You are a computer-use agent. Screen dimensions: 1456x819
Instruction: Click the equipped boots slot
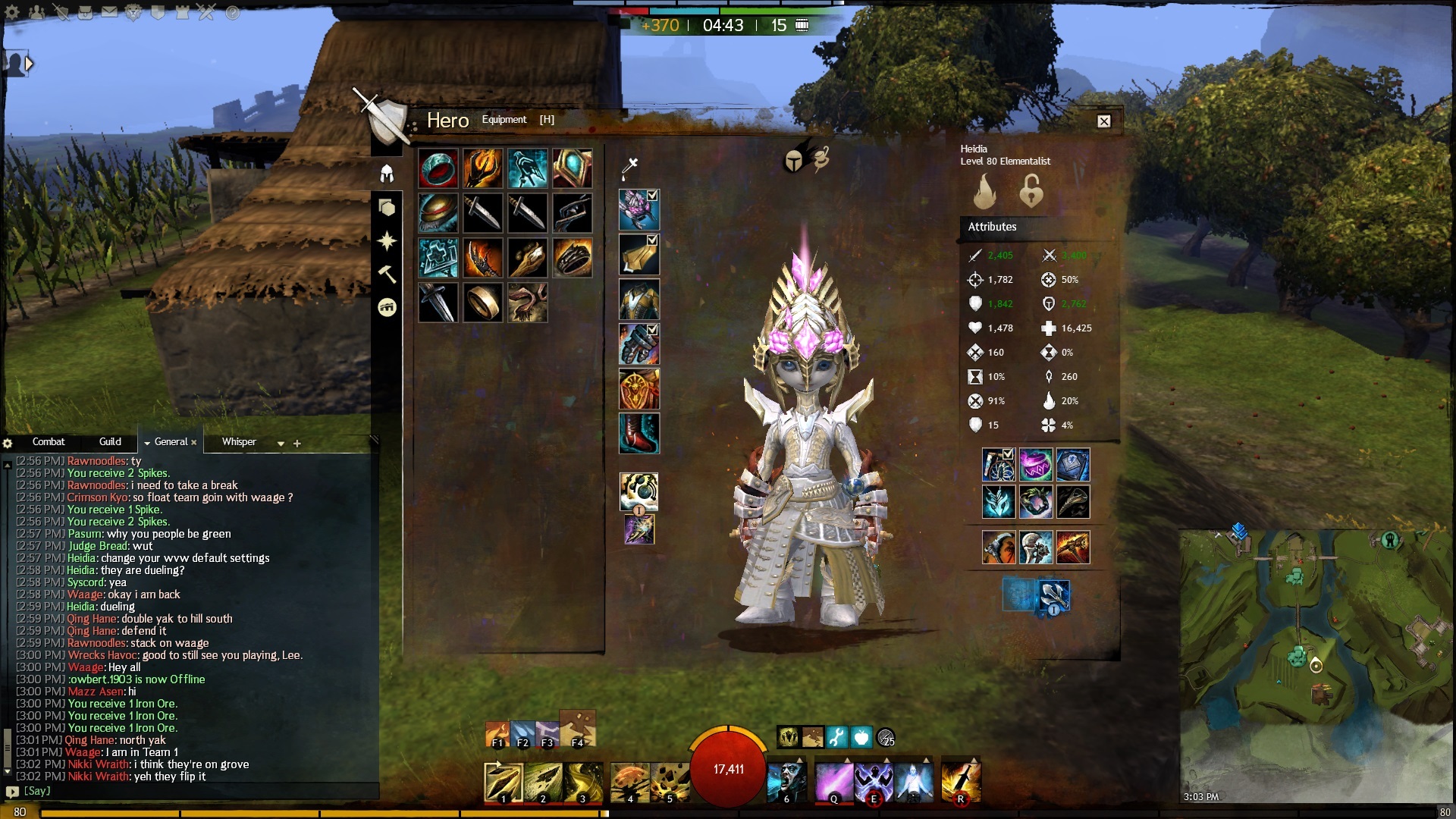tap(639, 434)
